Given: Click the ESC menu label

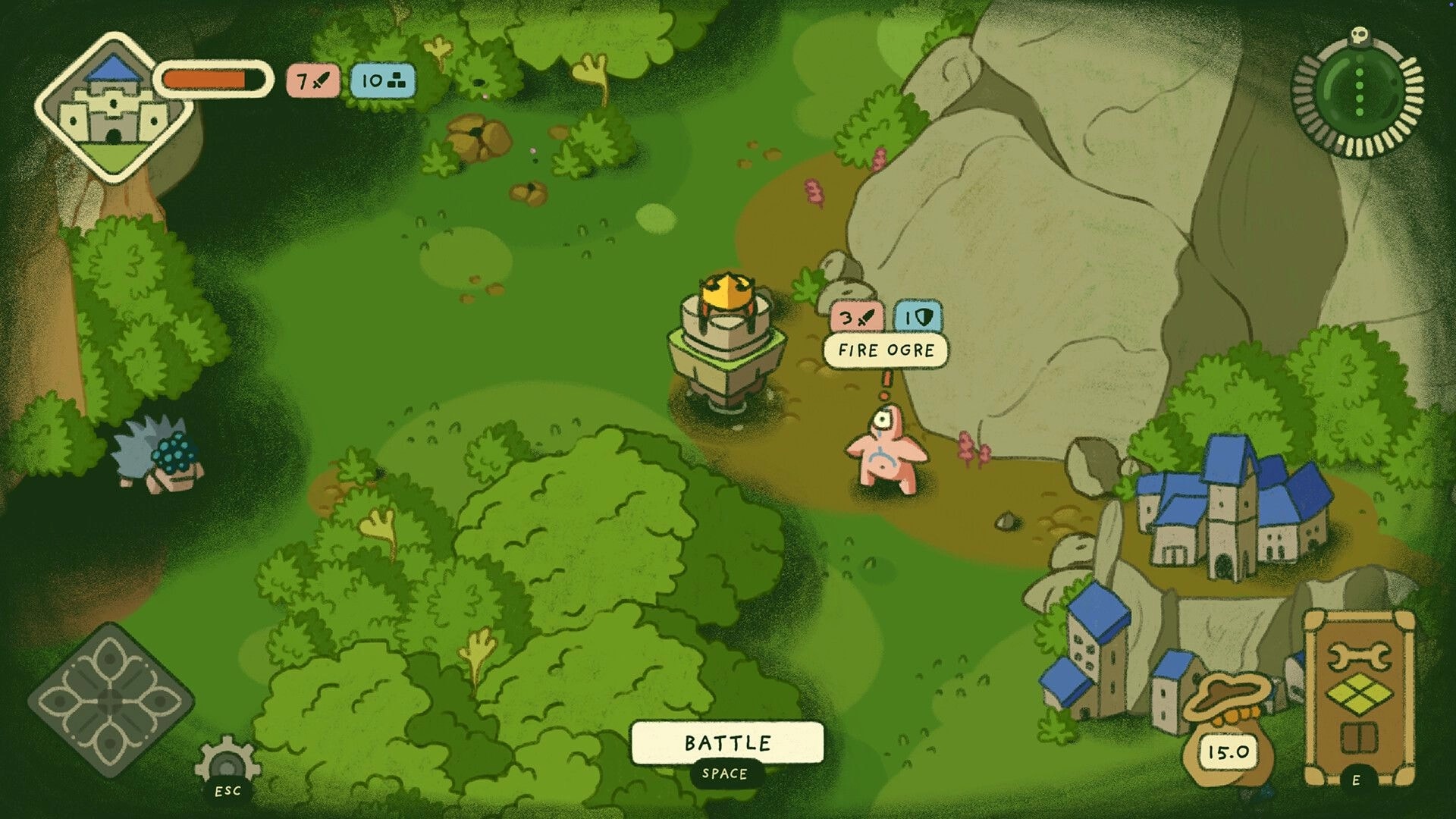Looking at the screenshot, I should coord(227,792).
